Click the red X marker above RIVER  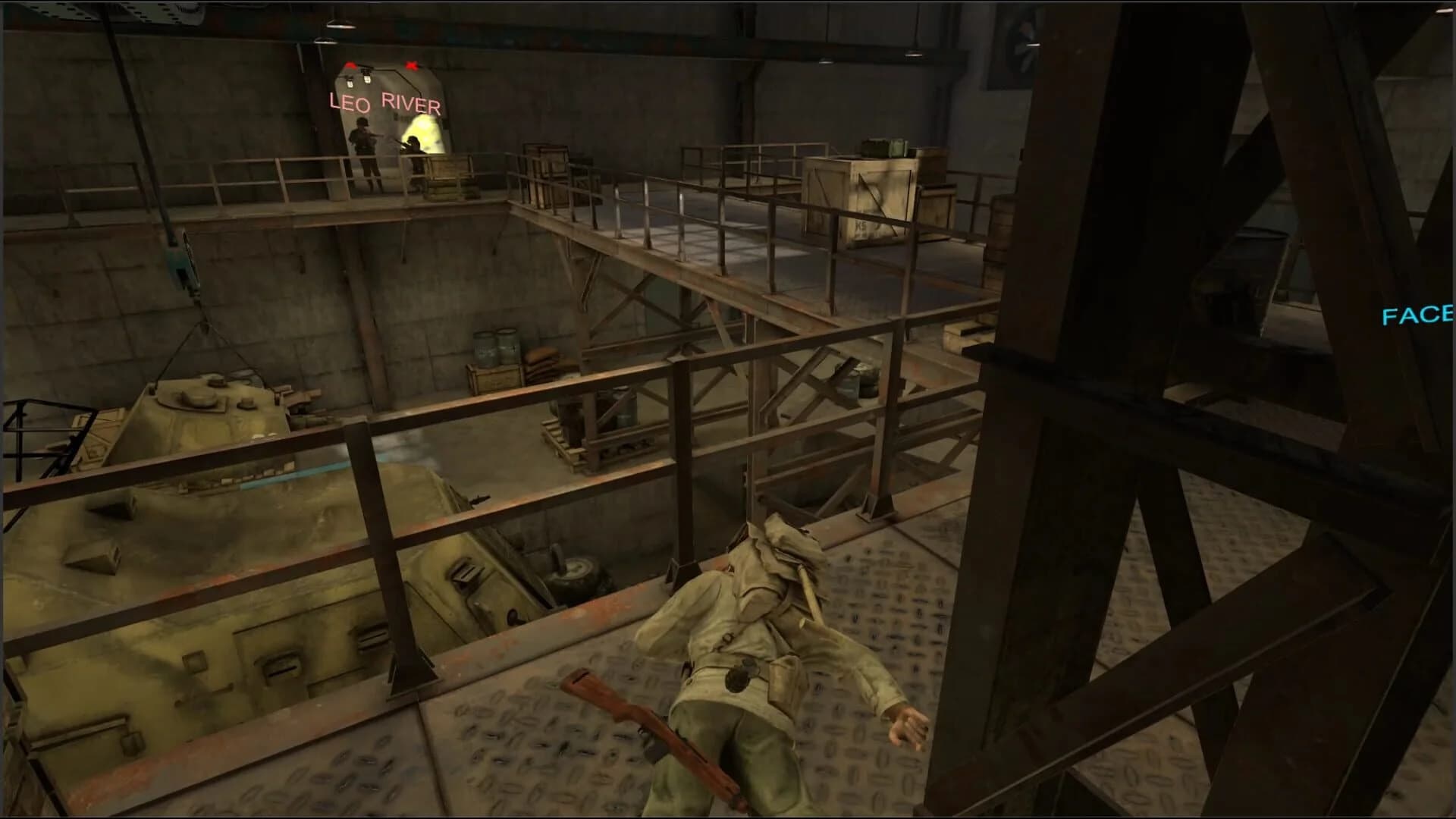coord(412,64)
